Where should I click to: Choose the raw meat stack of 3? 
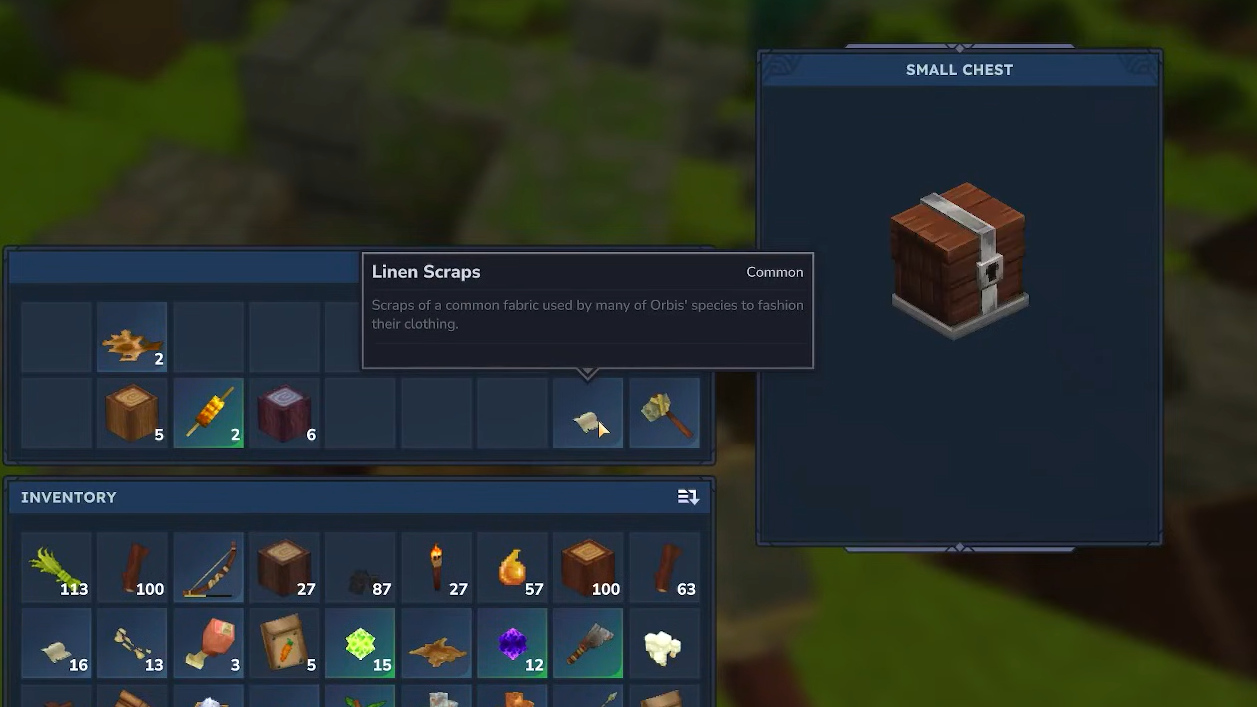(x=208, y=645)
